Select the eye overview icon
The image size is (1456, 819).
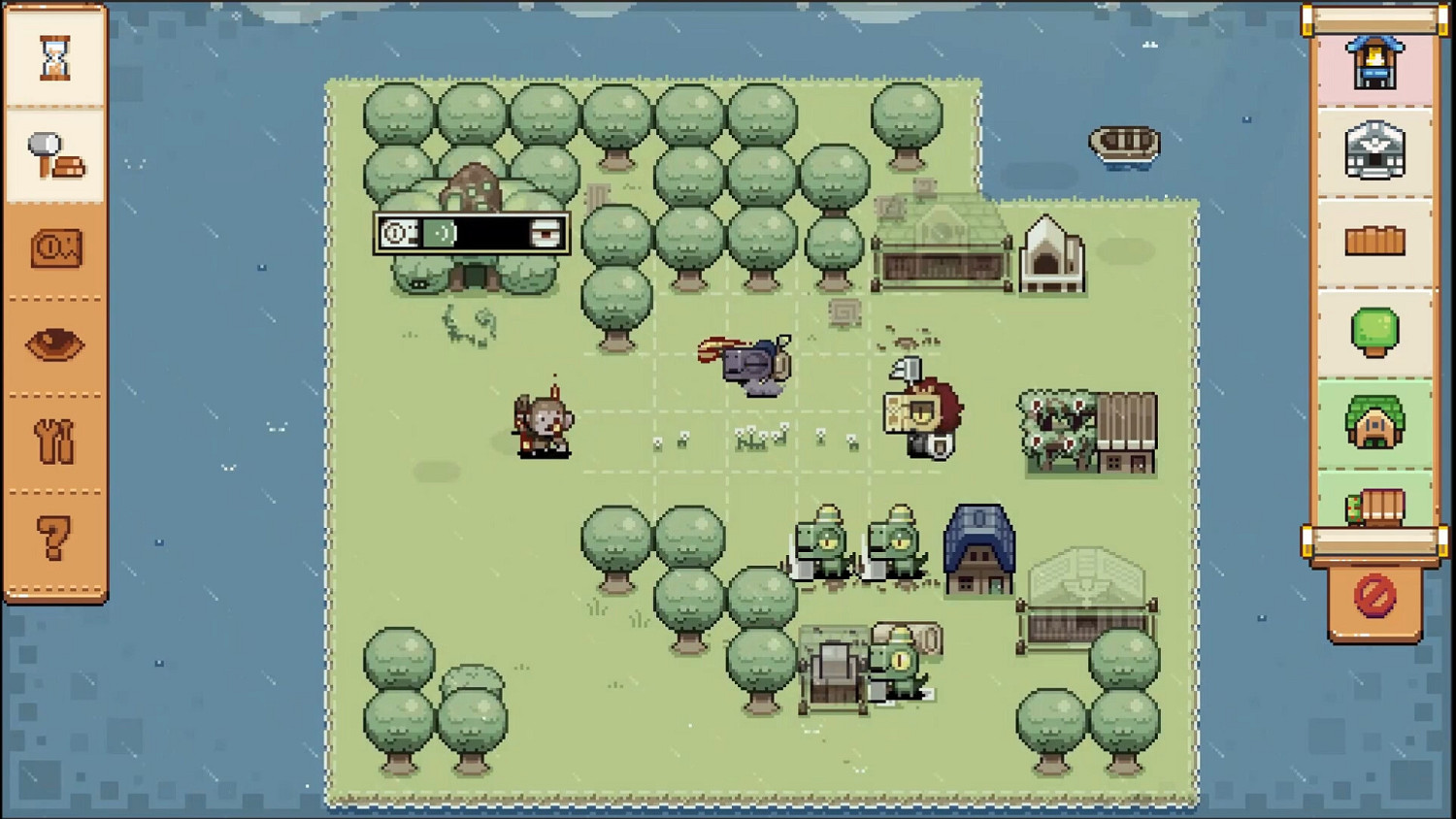(53, 344)
